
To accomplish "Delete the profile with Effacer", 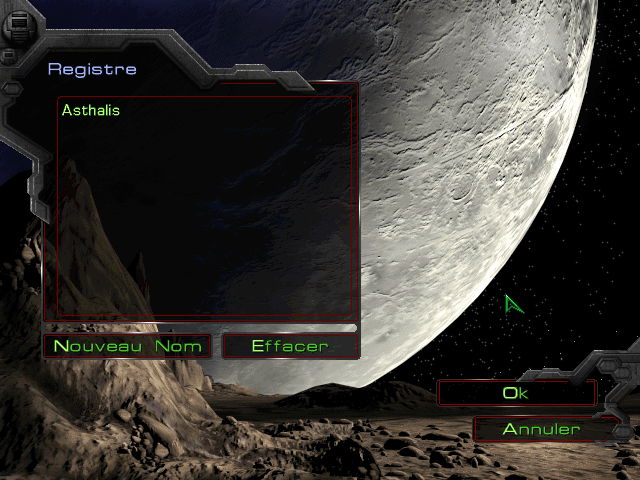I will click(x=290, y=347).
